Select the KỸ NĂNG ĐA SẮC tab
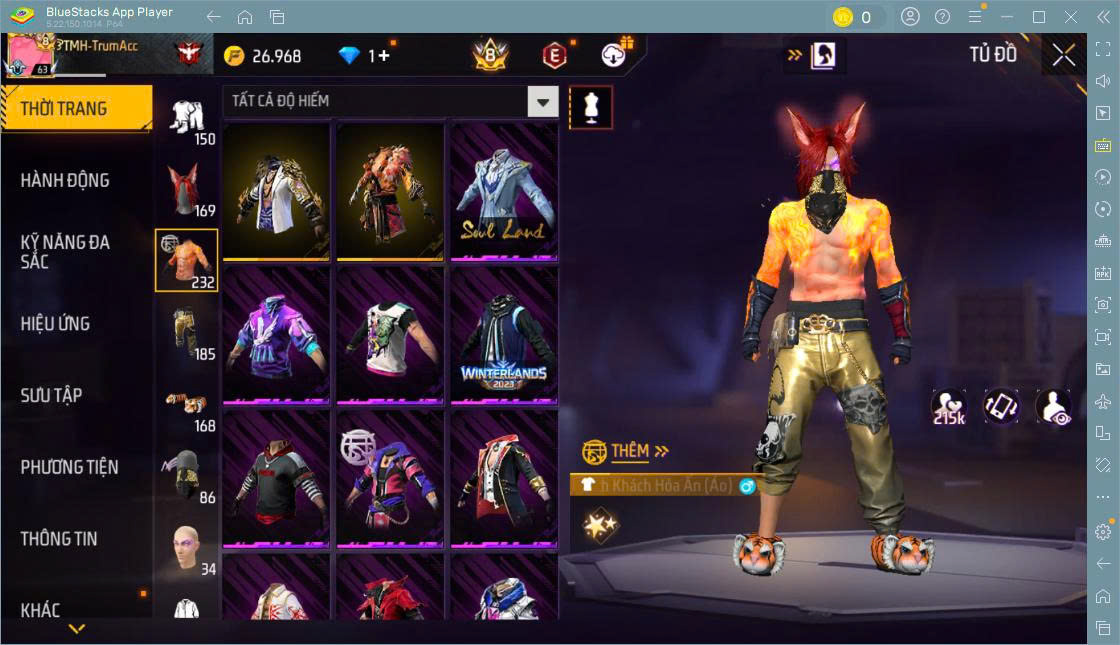The image size is (1120, 645). [x=65, y=252]
